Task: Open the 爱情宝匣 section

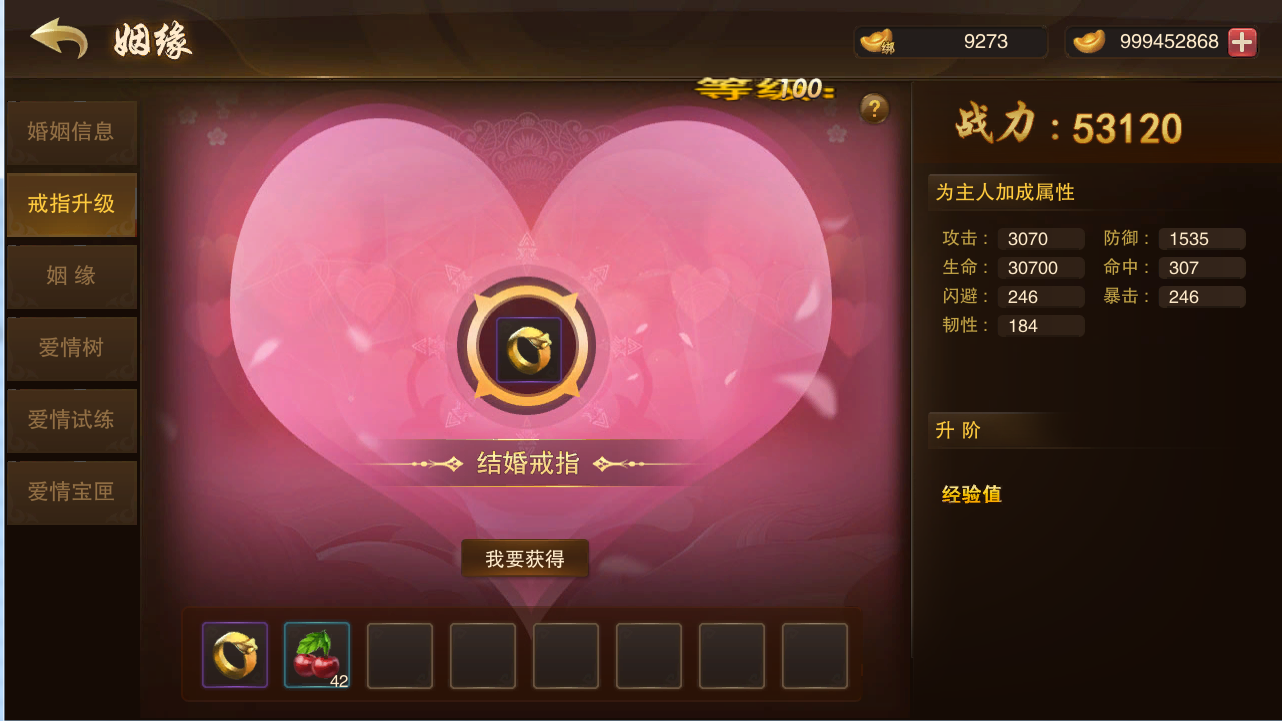Action: (72, 492)
